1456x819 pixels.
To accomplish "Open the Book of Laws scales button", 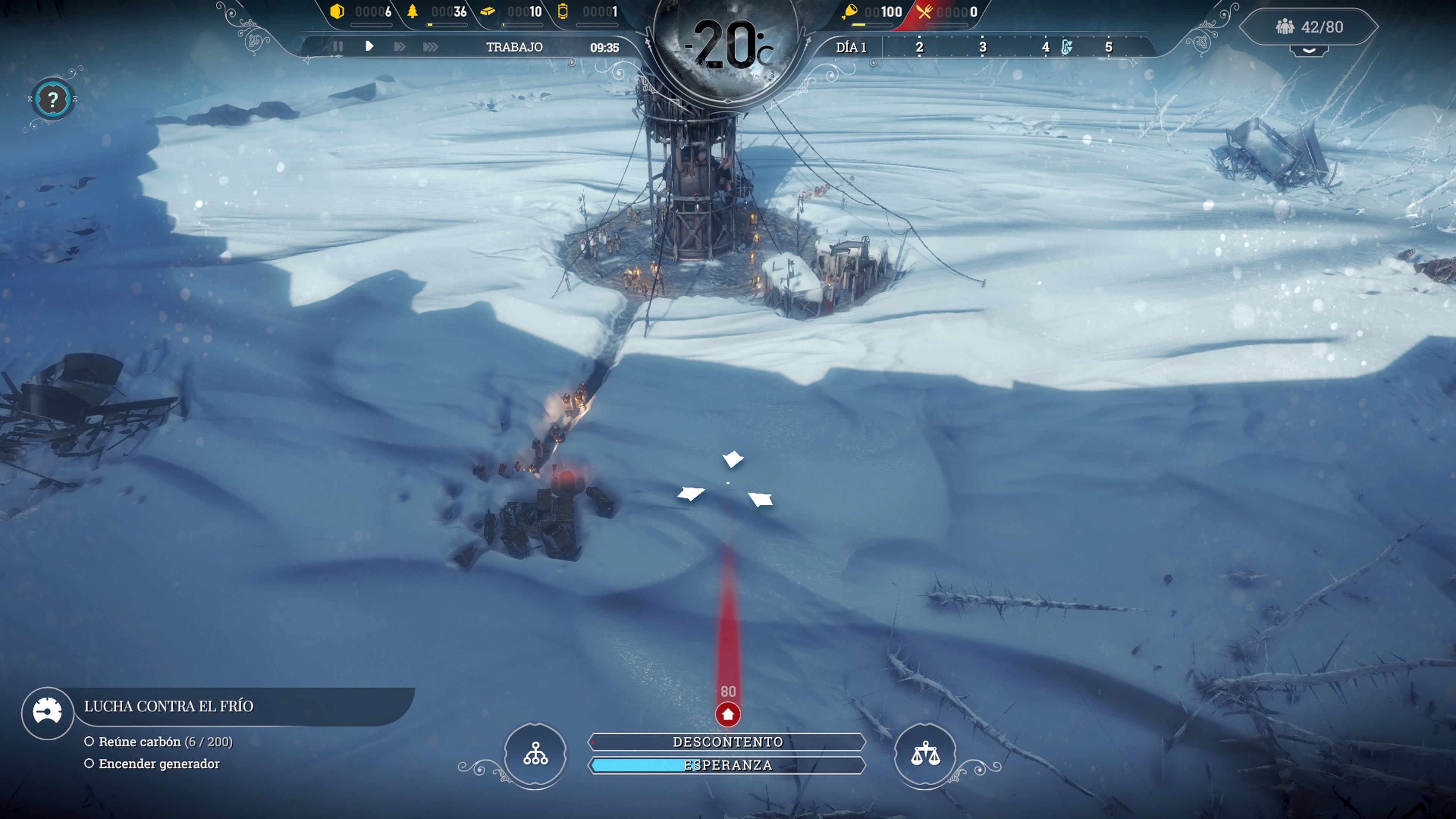I will [925, 754].
